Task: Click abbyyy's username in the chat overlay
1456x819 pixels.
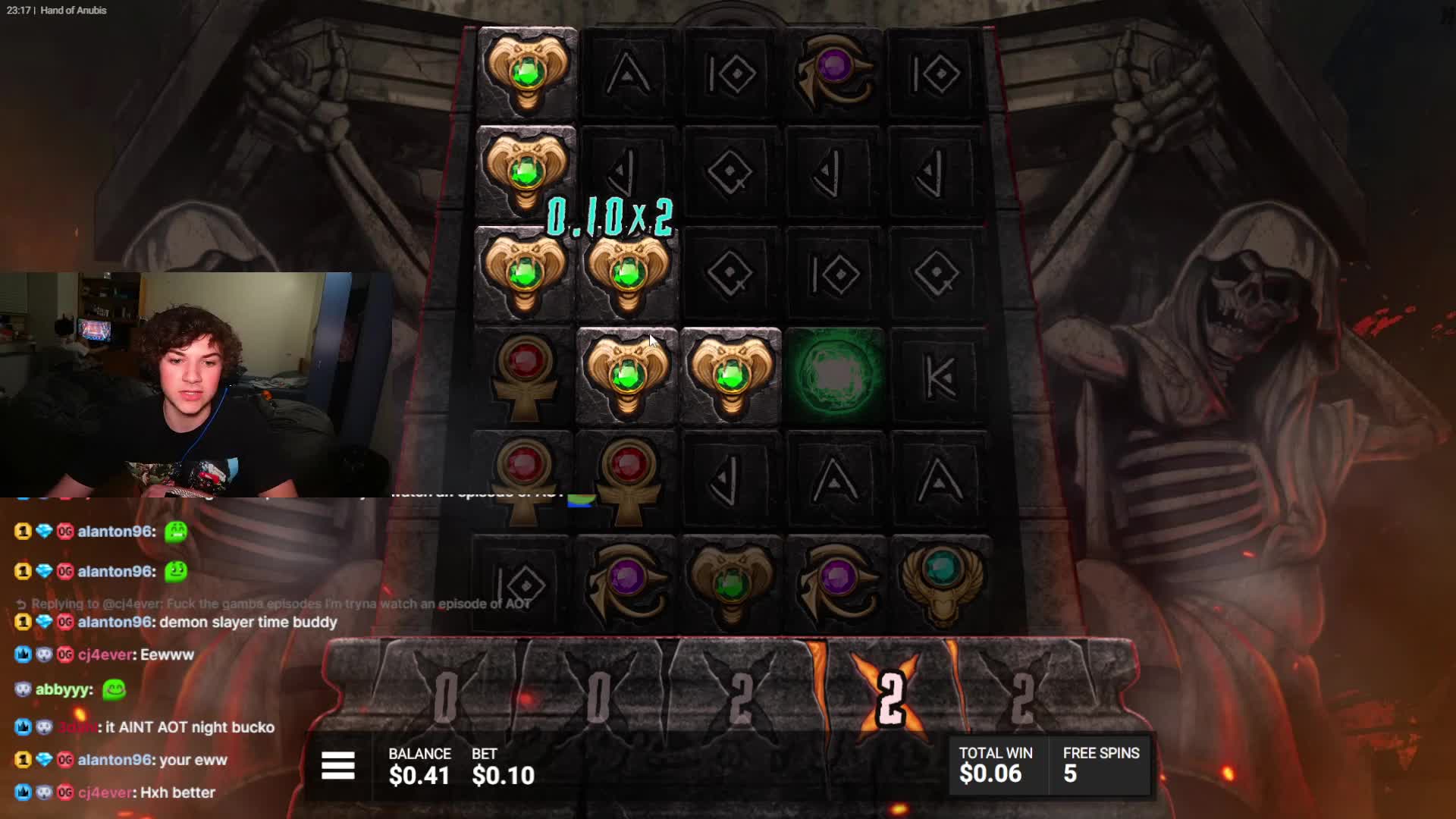Action: point(64,689)
